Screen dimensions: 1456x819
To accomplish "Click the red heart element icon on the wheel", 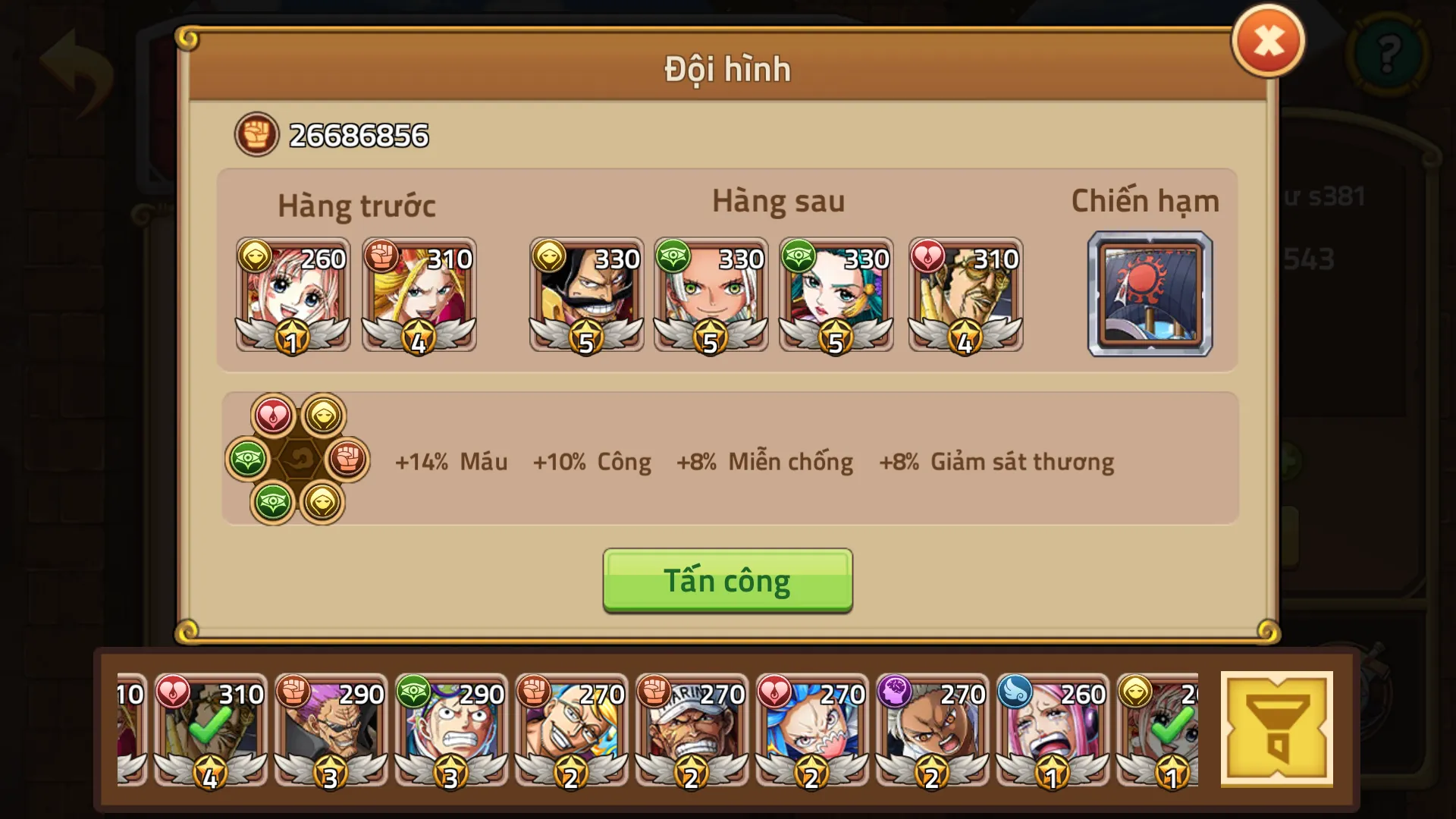I will pyautogui.click(x=275, y=415).
